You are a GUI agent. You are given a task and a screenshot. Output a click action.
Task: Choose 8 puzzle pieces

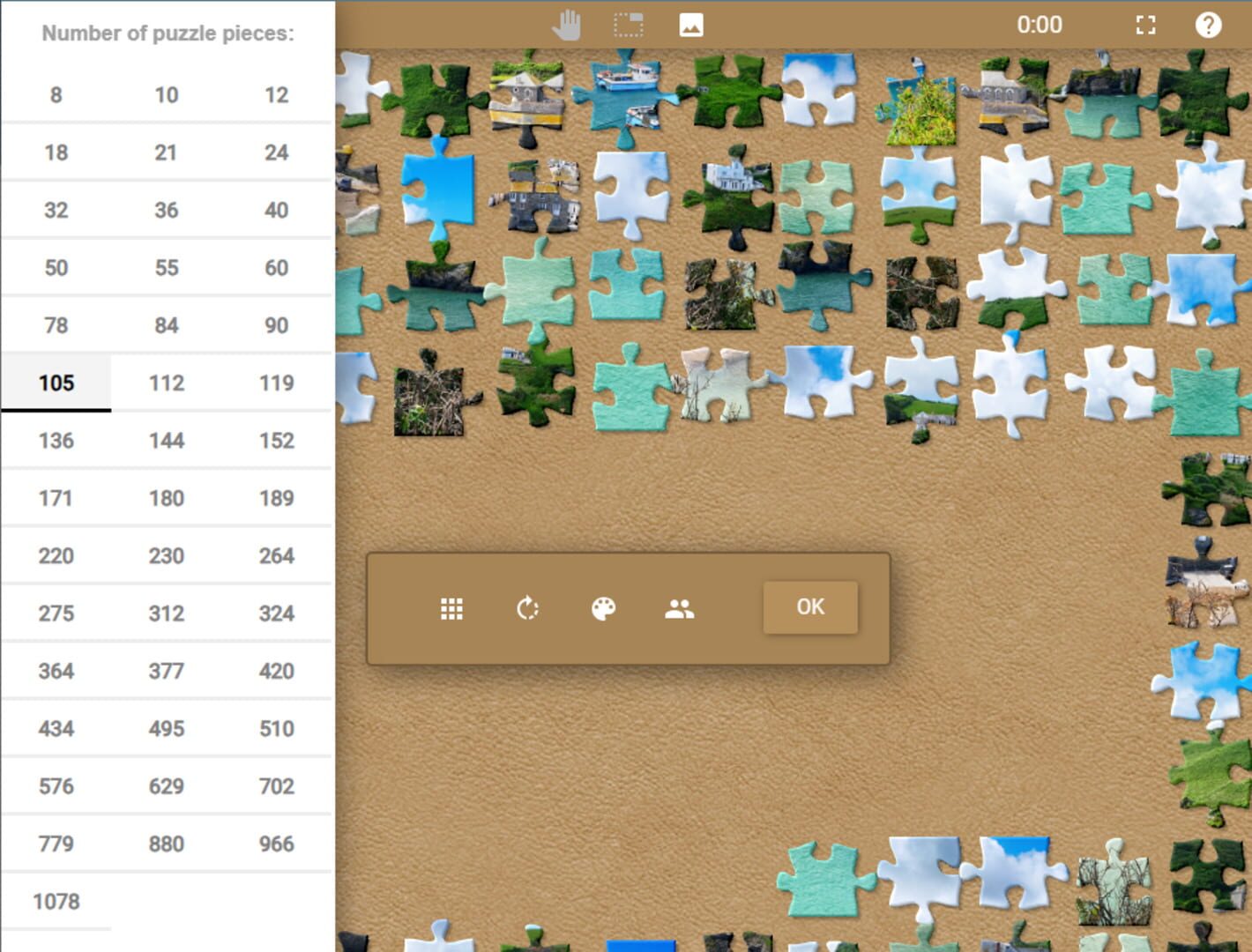tap(56, 94)
